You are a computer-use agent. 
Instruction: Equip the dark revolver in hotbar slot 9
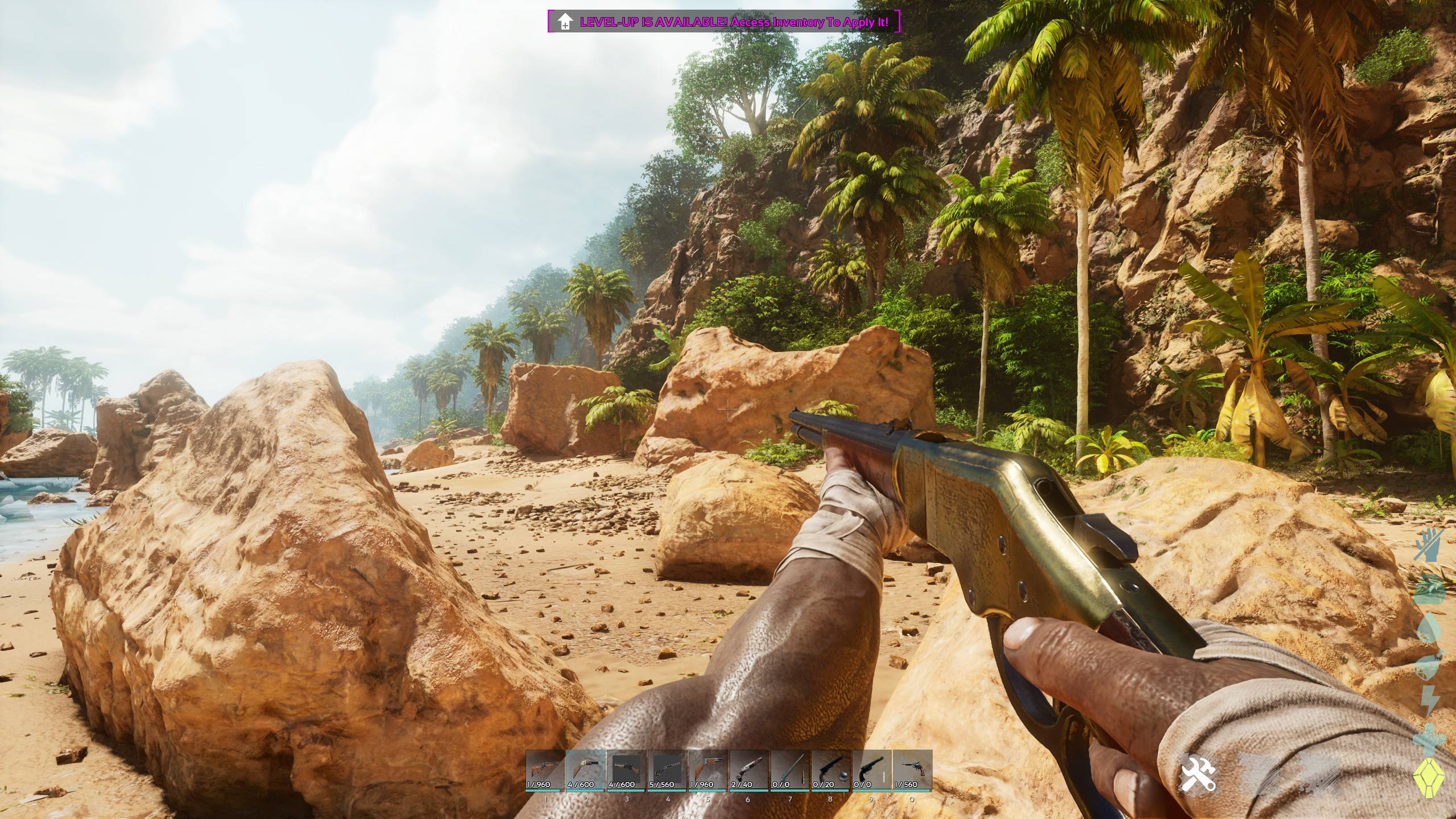pyautogui.click(x=871, y=770)
